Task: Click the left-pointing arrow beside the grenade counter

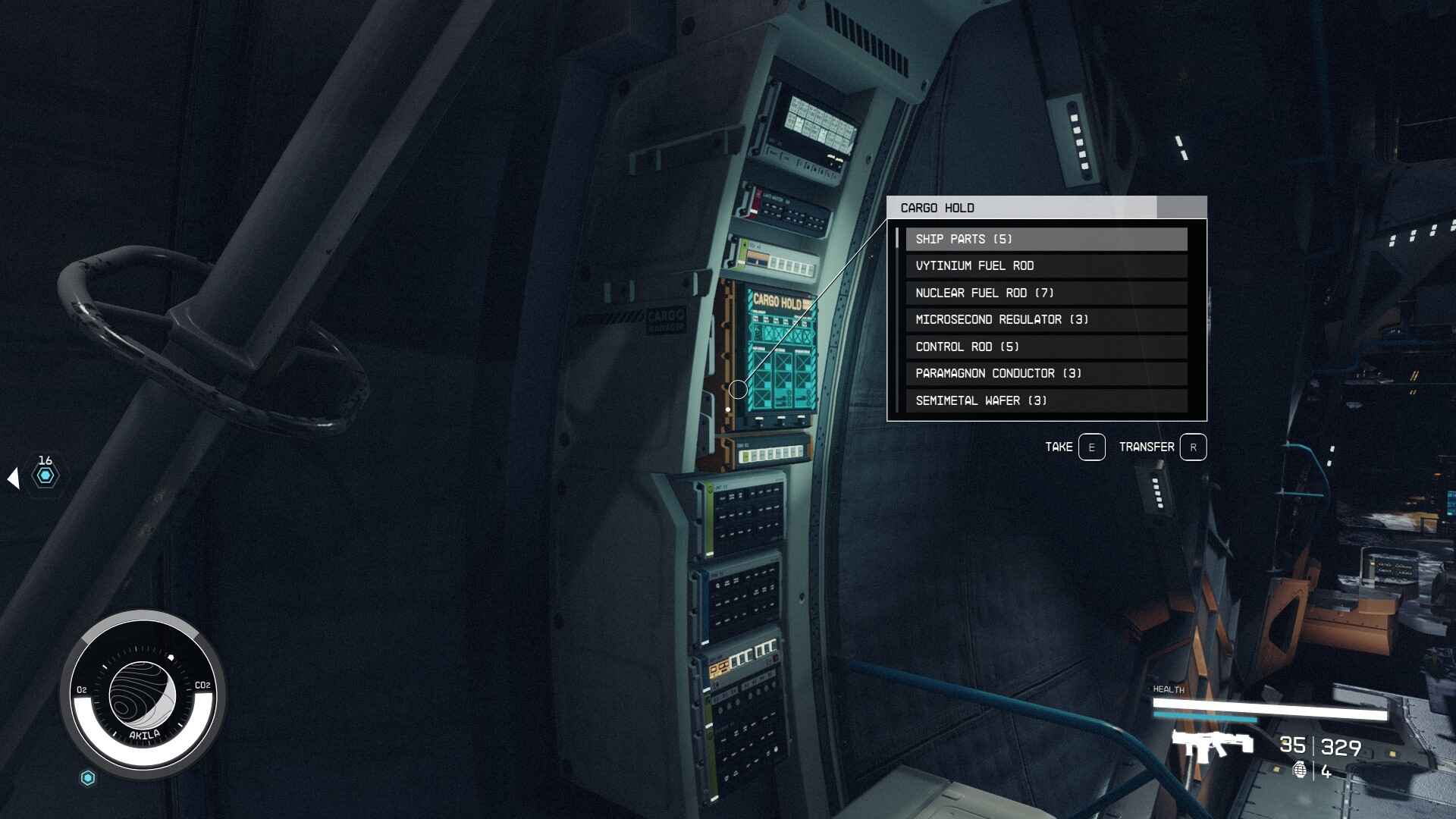Action: [x=13, y=476]
